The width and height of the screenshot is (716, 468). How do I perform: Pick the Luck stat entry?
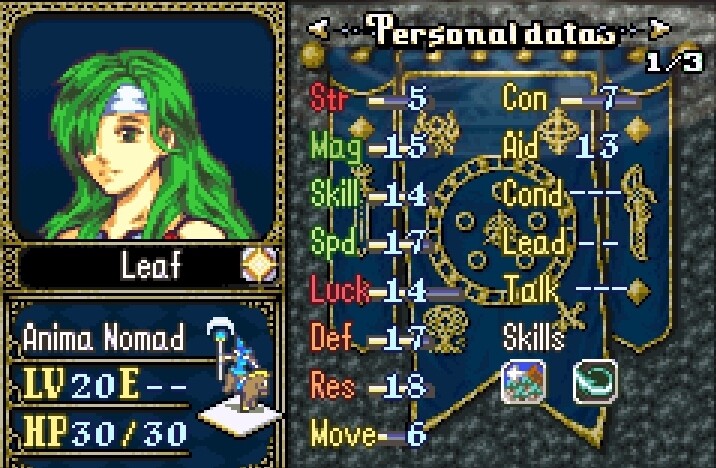(x=368, y=290)
